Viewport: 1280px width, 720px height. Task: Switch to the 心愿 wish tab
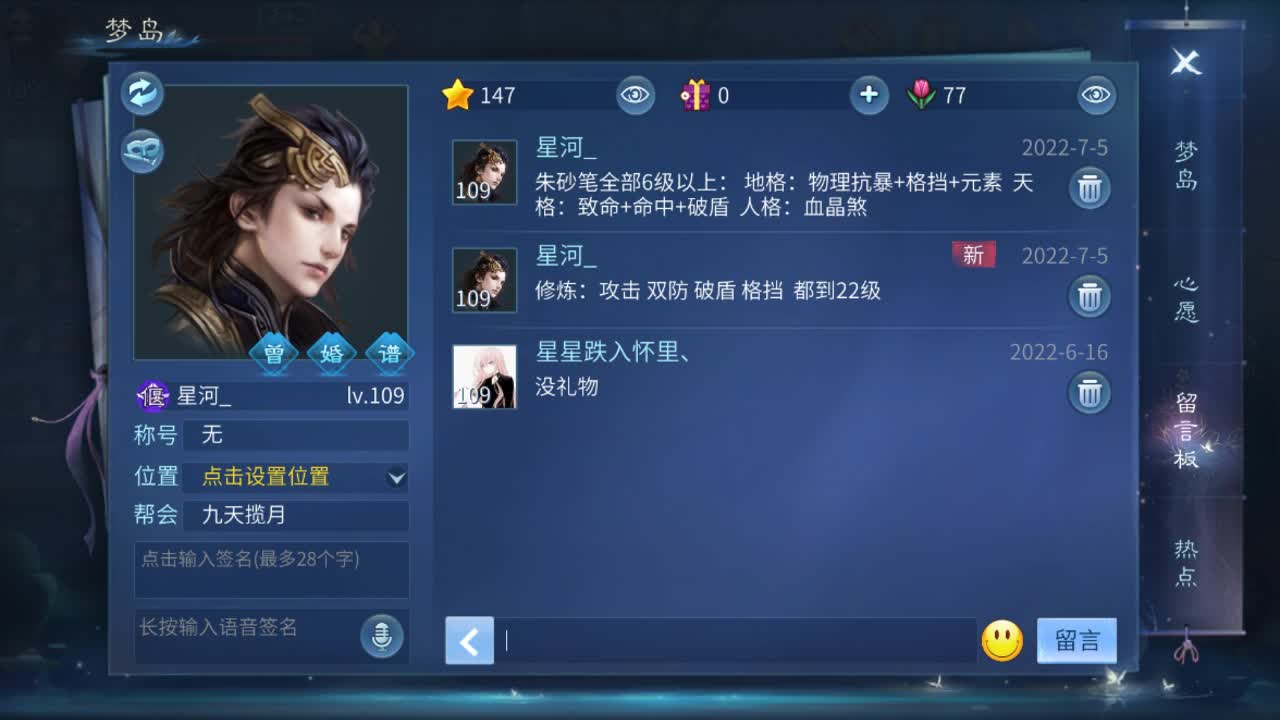click(1186, 296)
